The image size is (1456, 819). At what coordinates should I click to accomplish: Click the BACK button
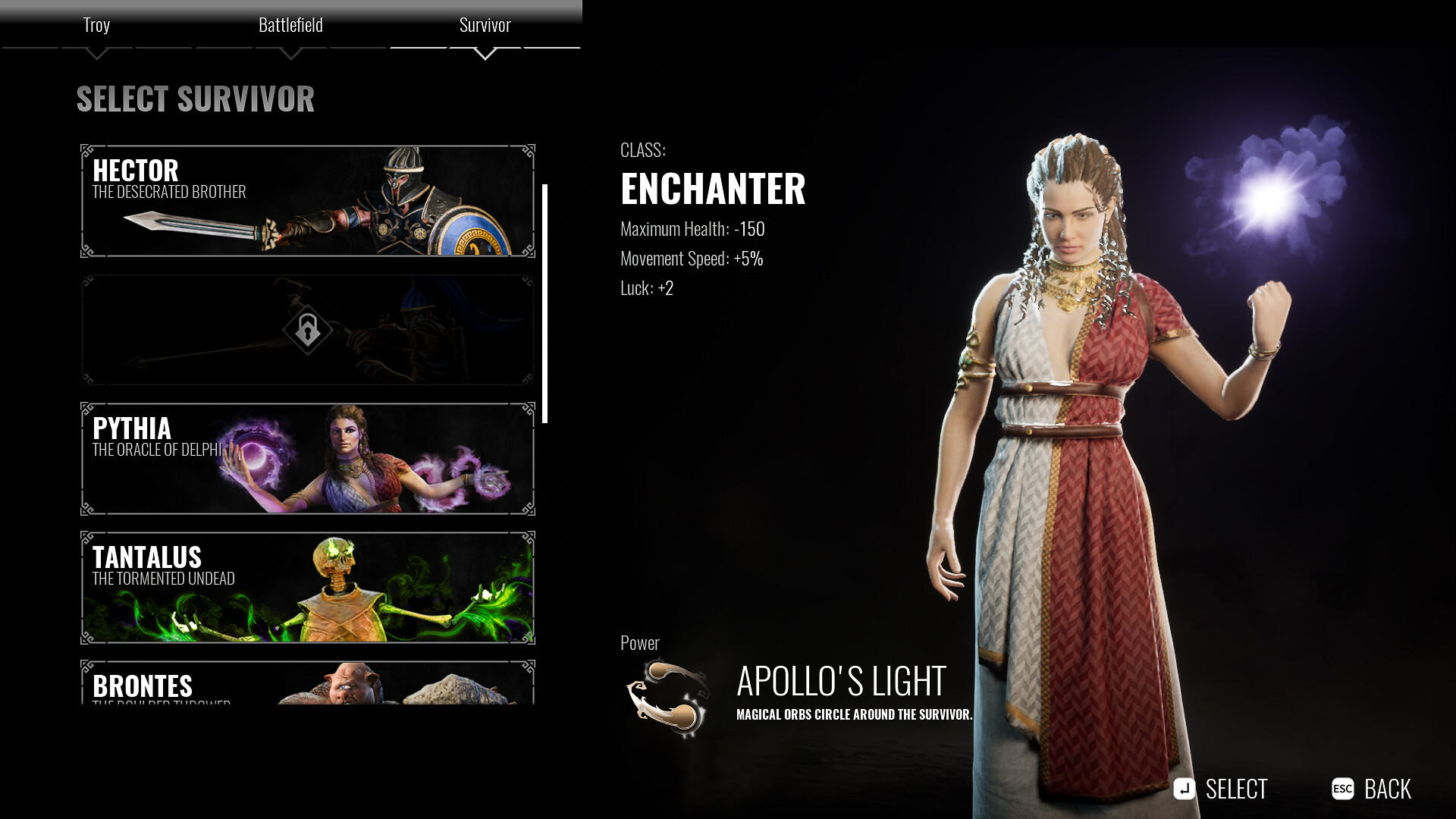click(x=1389, y=789)
